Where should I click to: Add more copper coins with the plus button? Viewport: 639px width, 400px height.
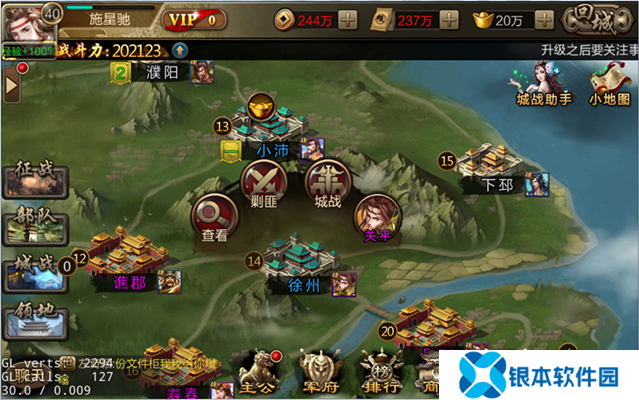[x=347, y=19]
